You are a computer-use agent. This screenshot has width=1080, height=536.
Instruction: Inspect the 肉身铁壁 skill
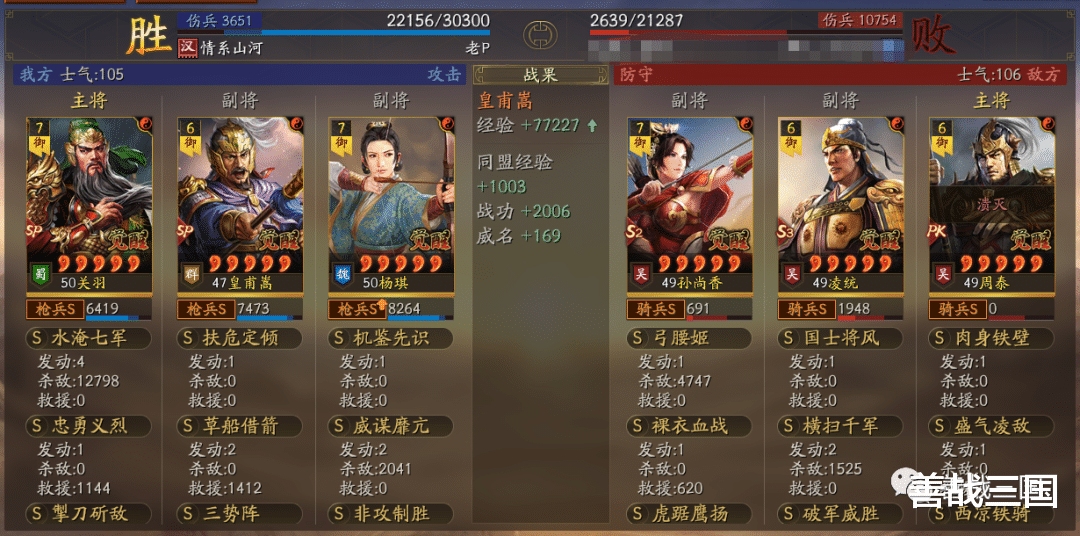point(992,338)
